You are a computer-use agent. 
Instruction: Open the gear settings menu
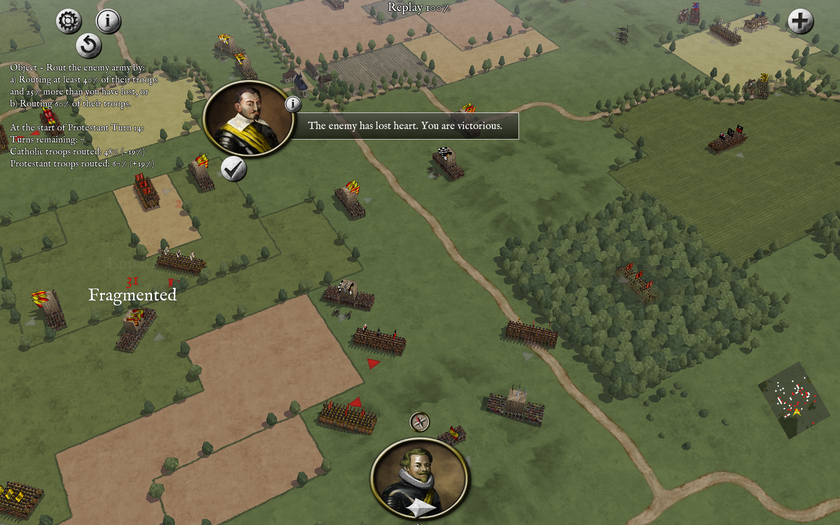[68, 19]
